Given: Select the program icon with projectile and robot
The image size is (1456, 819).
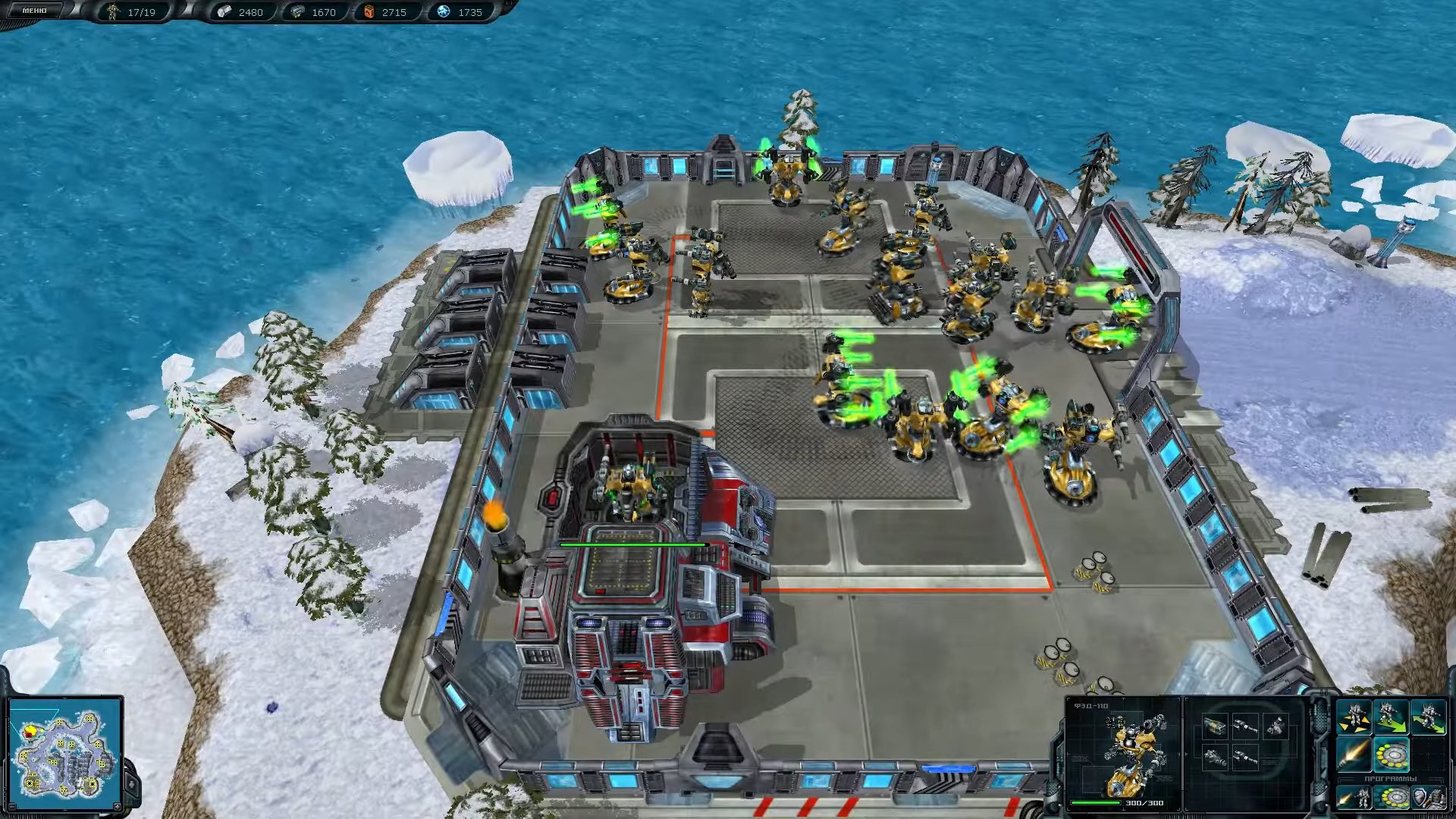Looking at the screenshot, I should click(x=1354, y=798).
